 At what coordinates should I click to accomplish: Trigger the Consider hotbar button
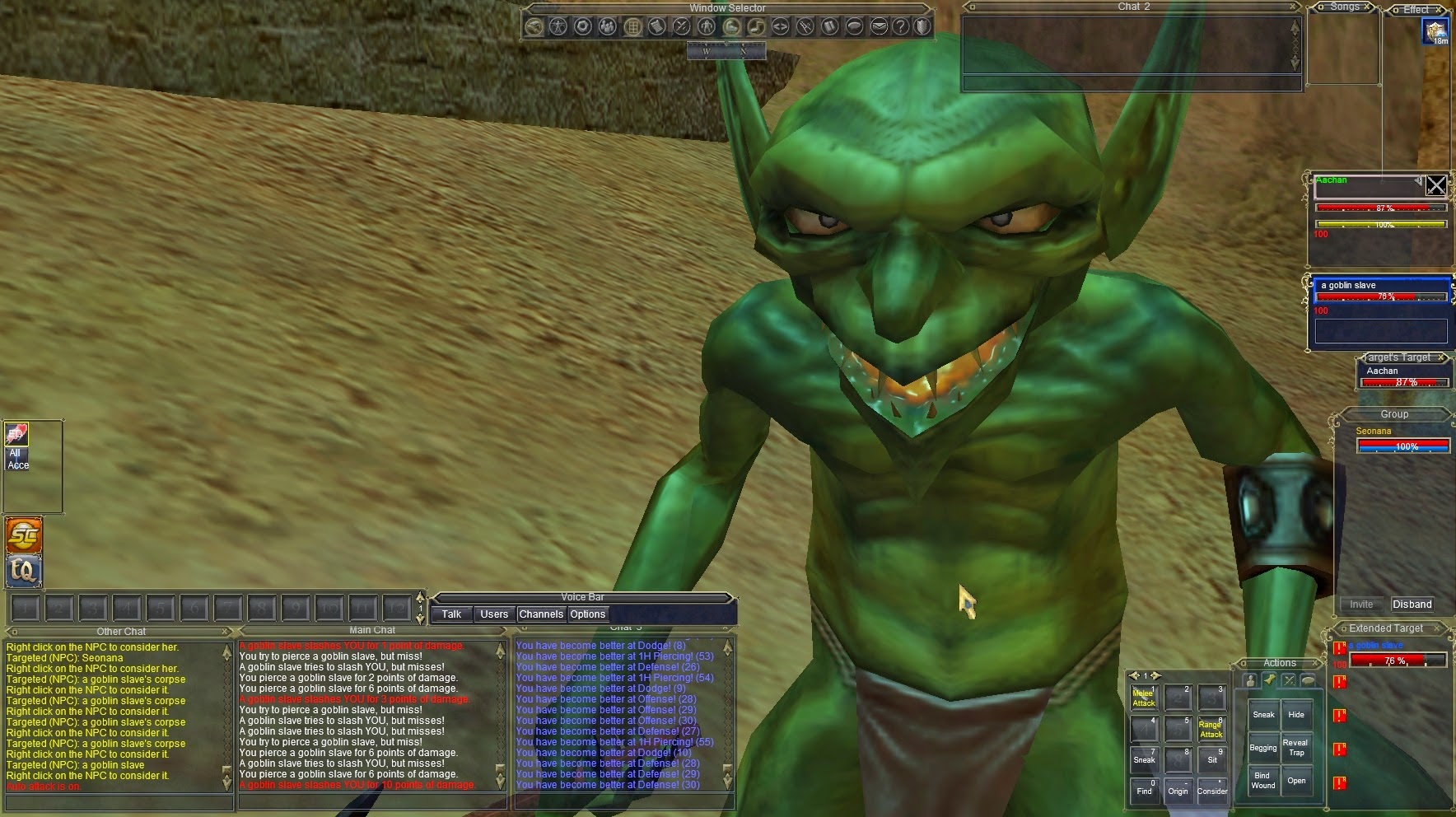click(1211, 791)
